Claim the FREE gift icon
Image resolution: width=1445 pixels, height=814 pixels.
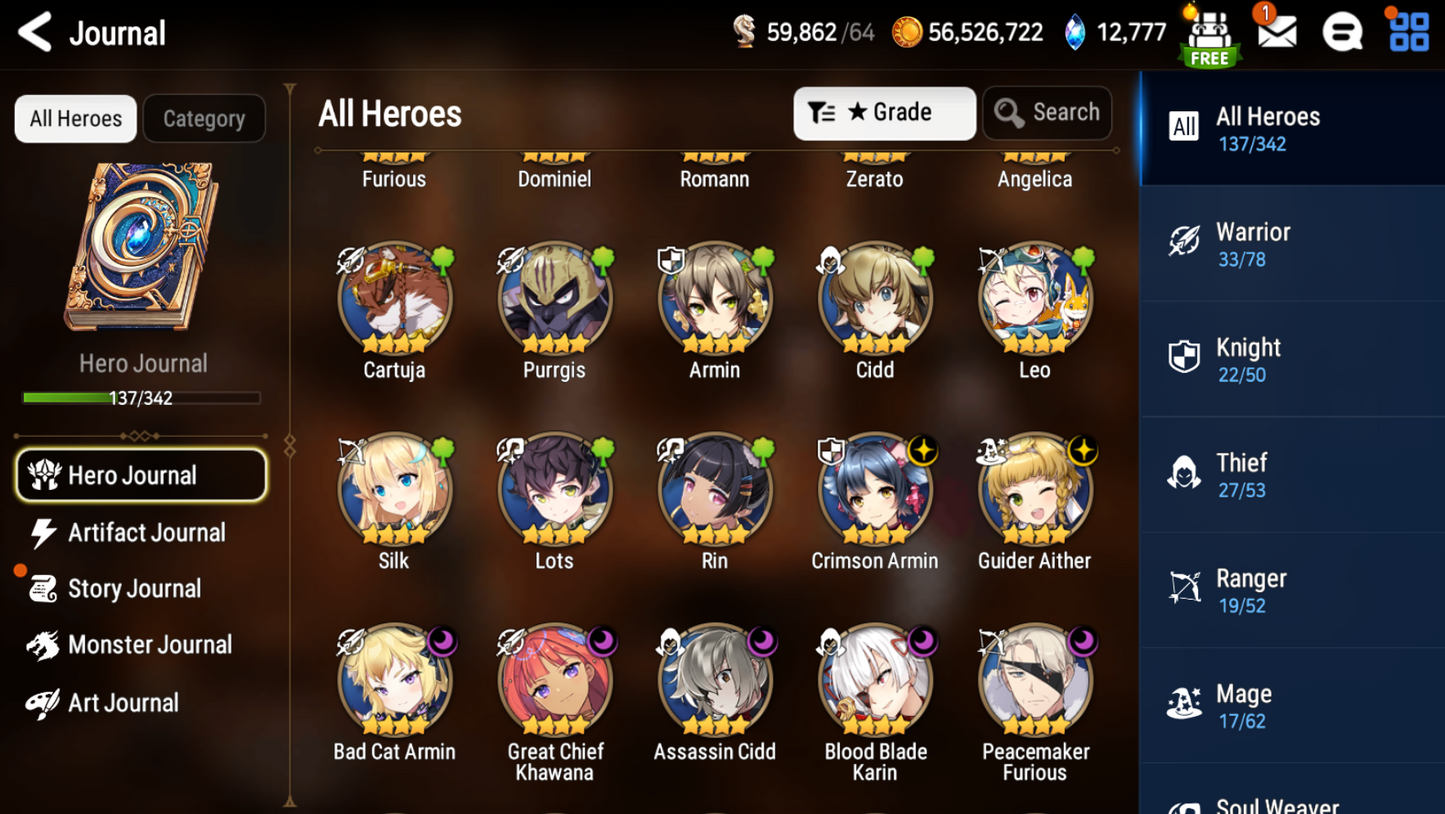coord(1209,38)
